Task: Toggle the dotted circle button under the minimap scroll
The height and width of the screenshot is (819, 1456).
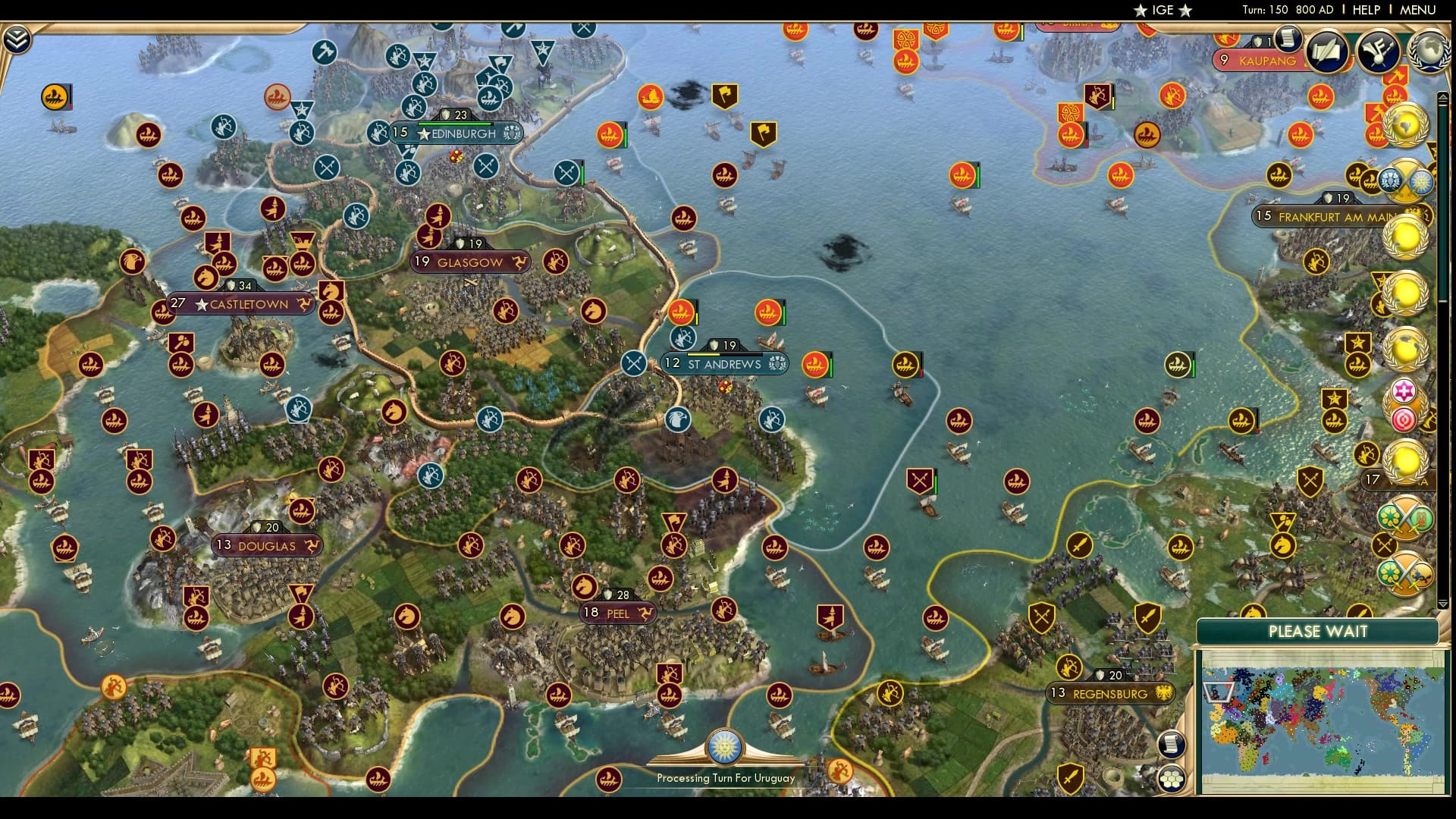Action: (1171, 778)
